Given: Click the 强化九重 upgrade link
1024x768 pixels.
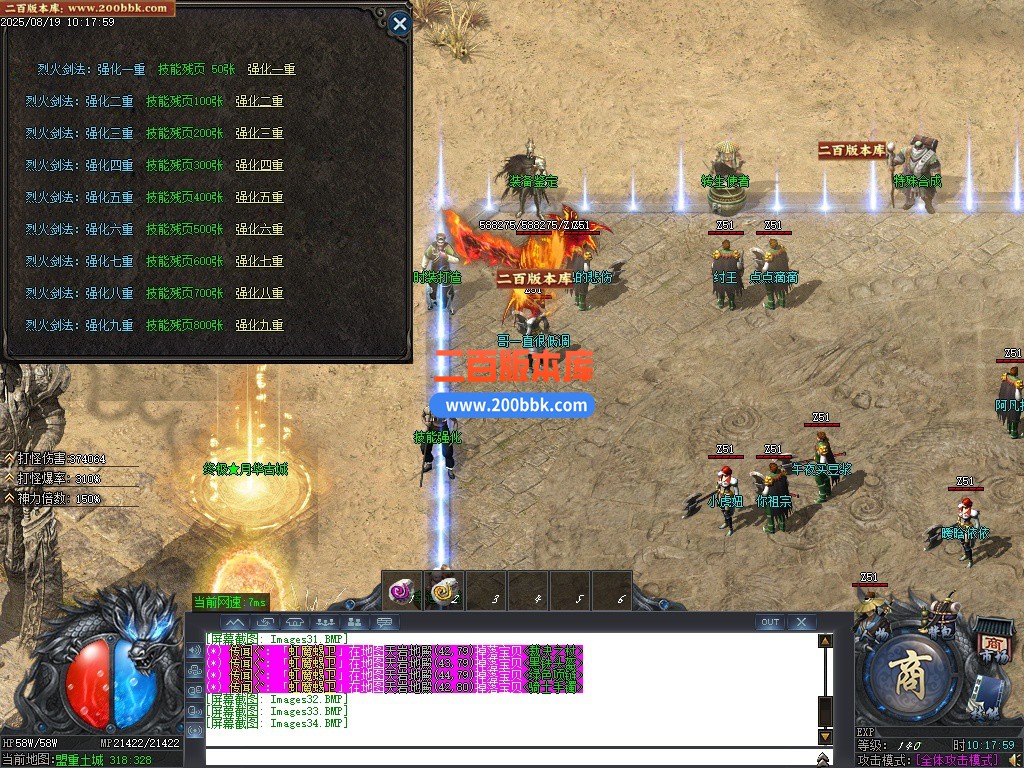Looking at the screenshot, I should [259, 325].
